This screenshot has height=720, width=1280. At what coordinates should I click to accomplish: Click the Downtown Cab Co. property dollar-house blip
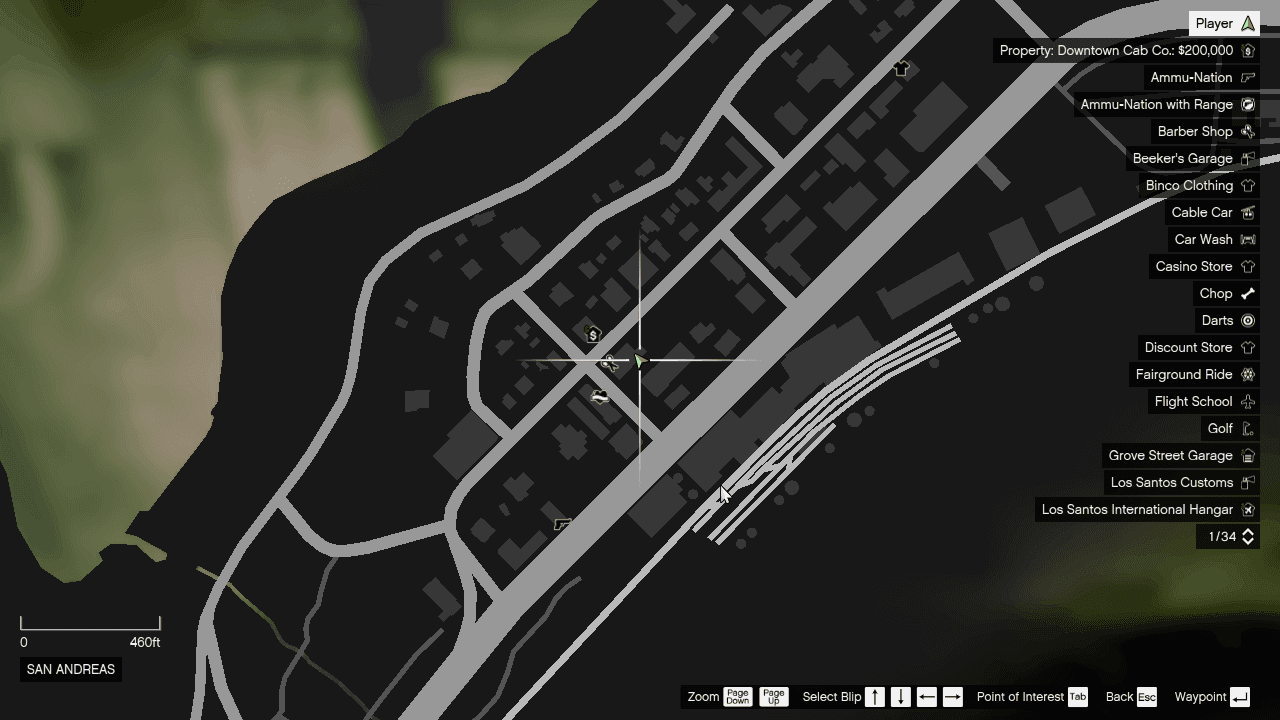(x=593, y=335)
